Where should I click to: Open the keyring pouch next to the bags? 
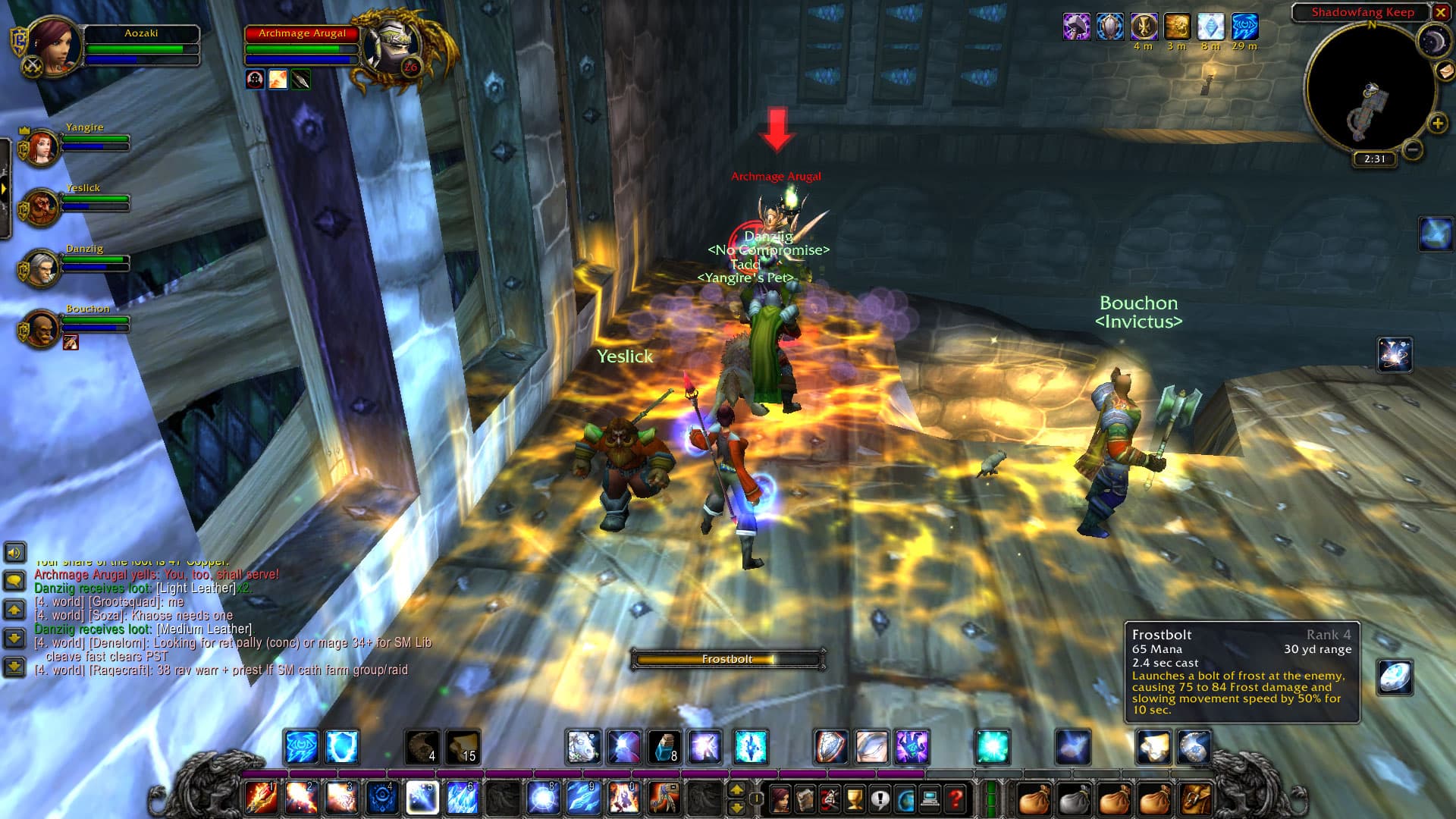click(1196, 798)
